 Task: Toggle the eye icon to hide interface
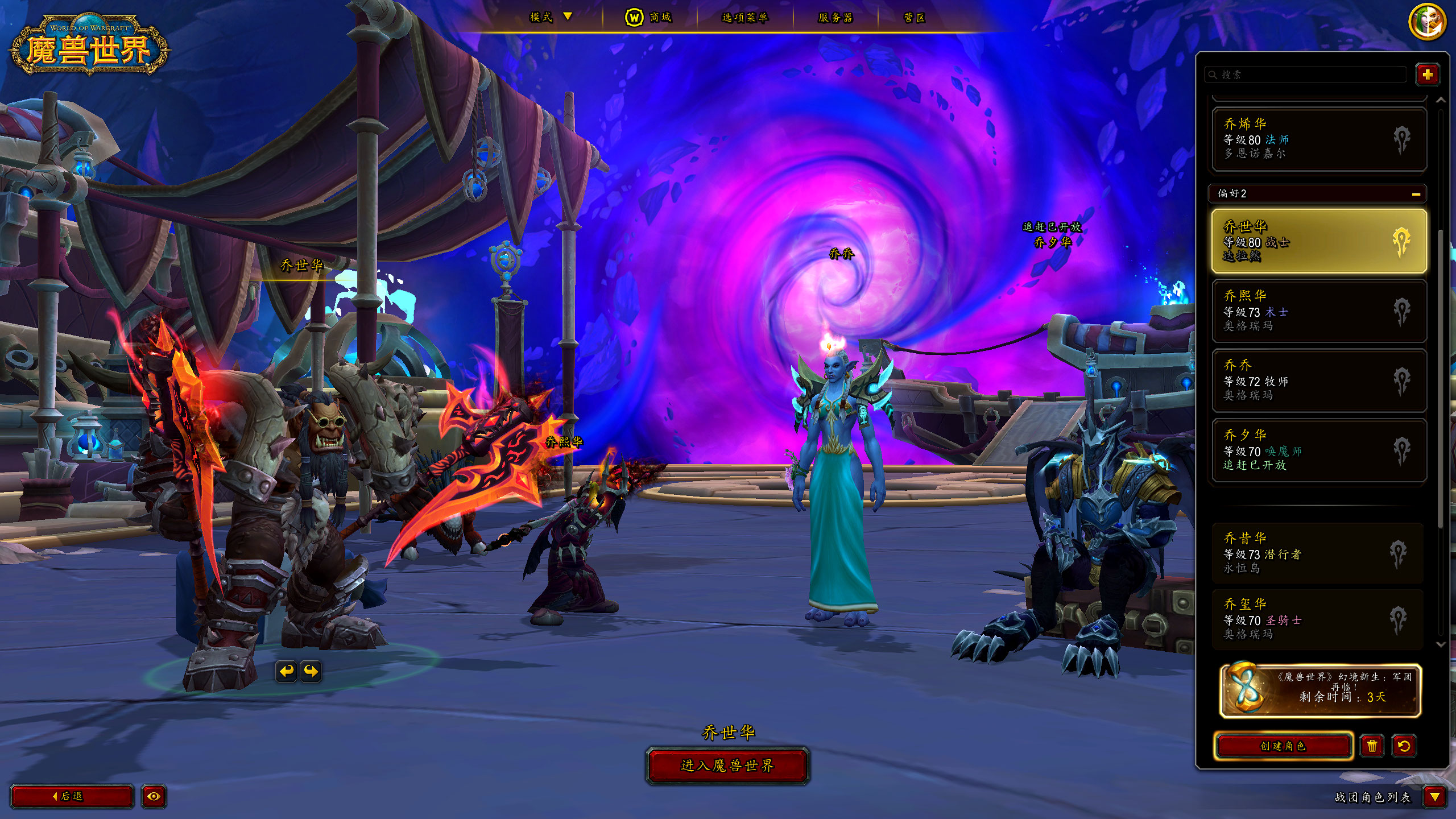coord(154,796)
